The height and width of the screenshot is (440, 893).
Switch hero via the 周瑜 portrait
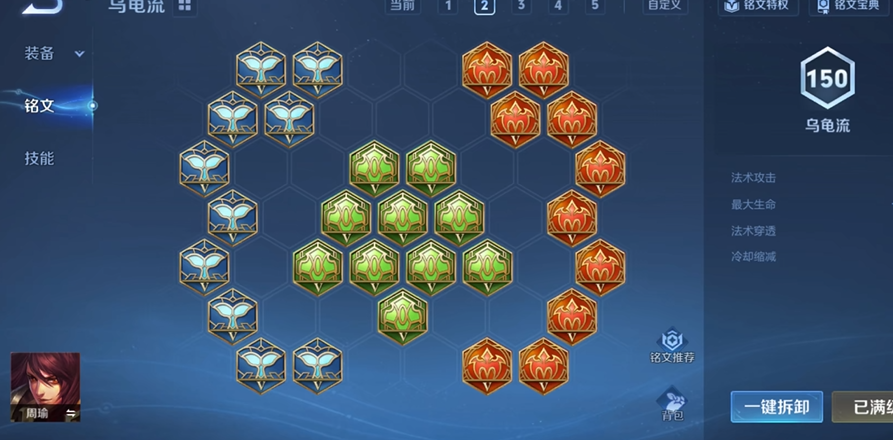click(45, 387)
